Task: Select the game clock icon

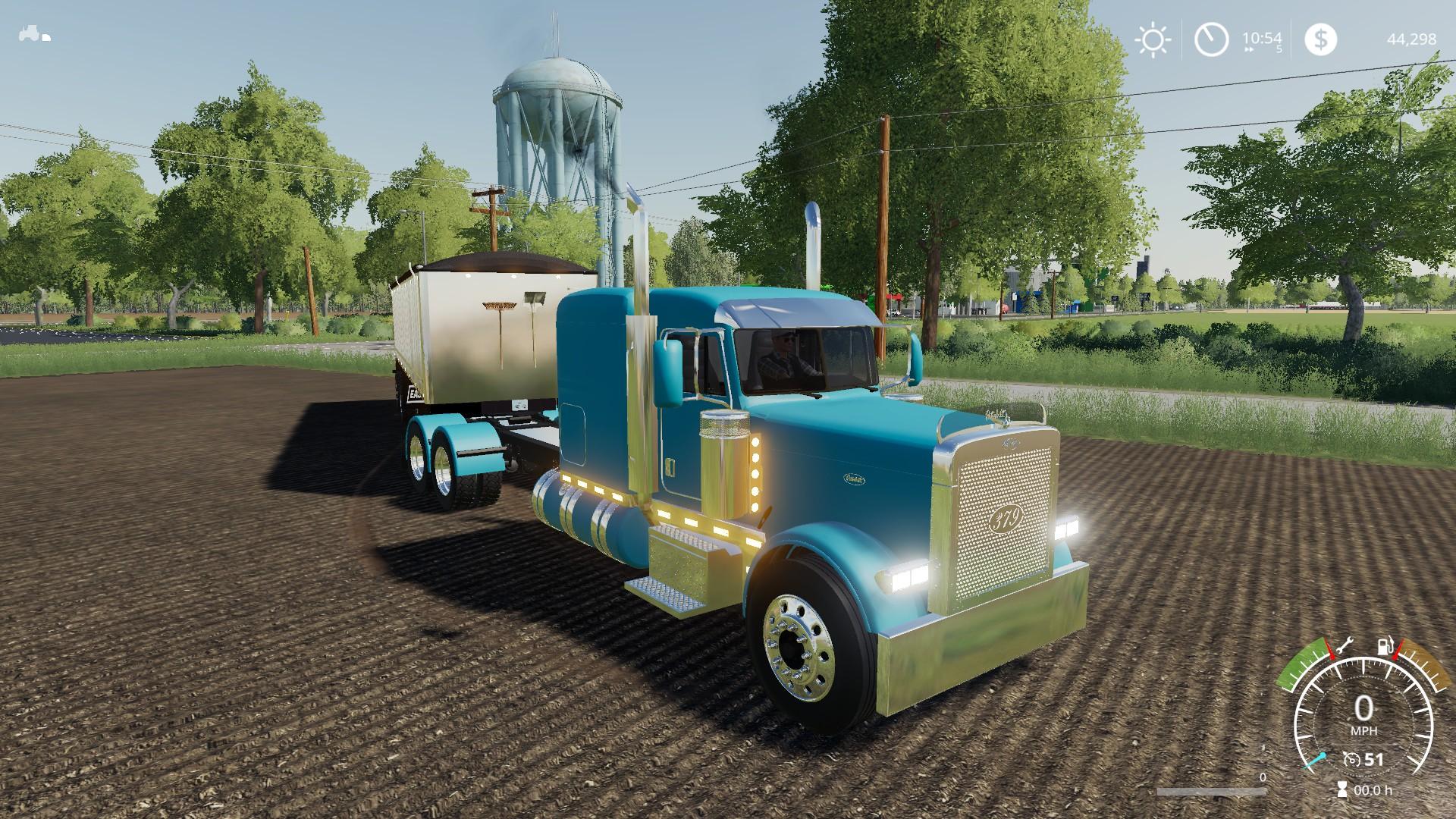Action: pyautogui.click(x=1211, y=39)
